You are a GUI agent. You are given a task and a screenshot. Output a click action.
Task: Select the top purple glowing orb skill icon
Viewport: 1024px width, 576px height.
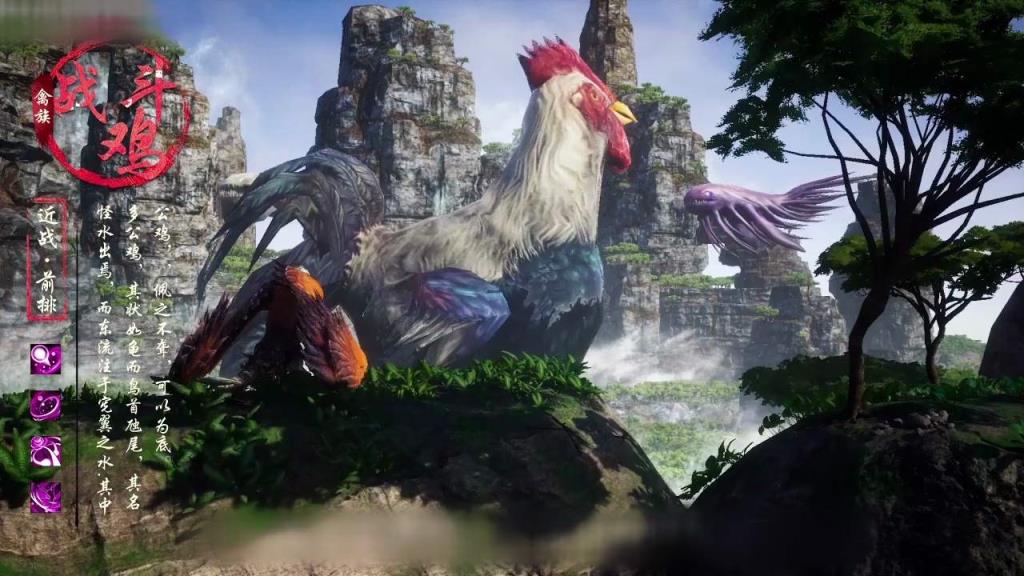[45, 359]
